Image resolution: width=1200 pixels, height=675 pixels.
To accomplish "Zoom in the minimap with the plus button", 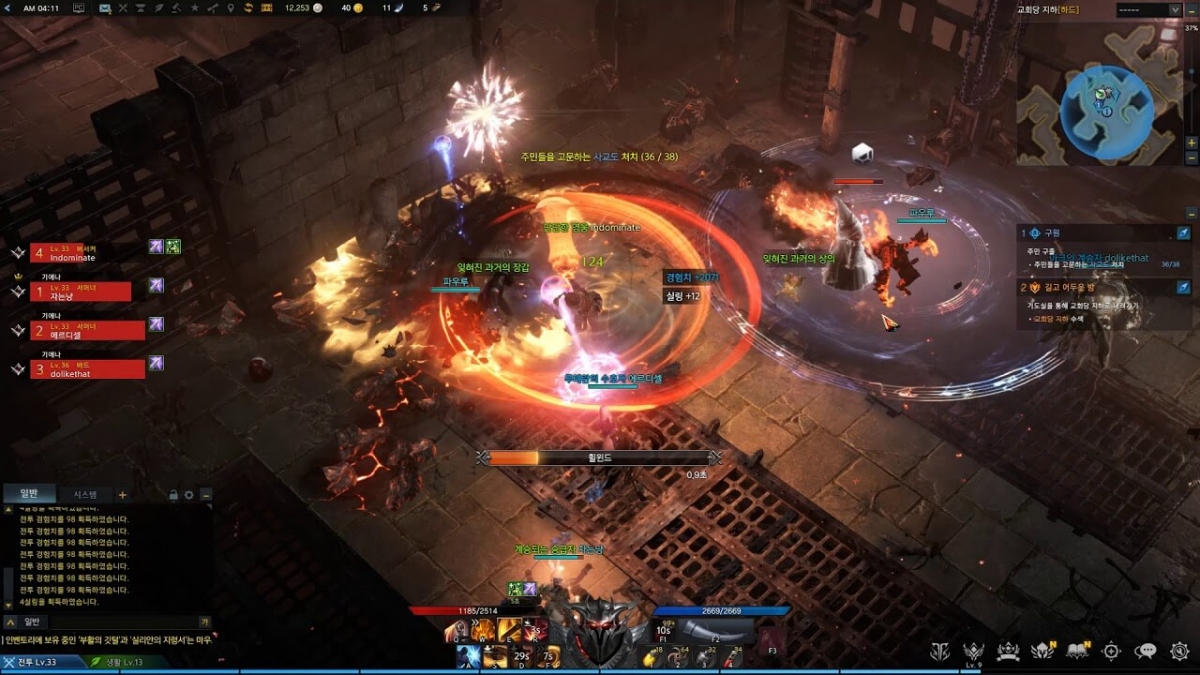I will [1191, 143].
